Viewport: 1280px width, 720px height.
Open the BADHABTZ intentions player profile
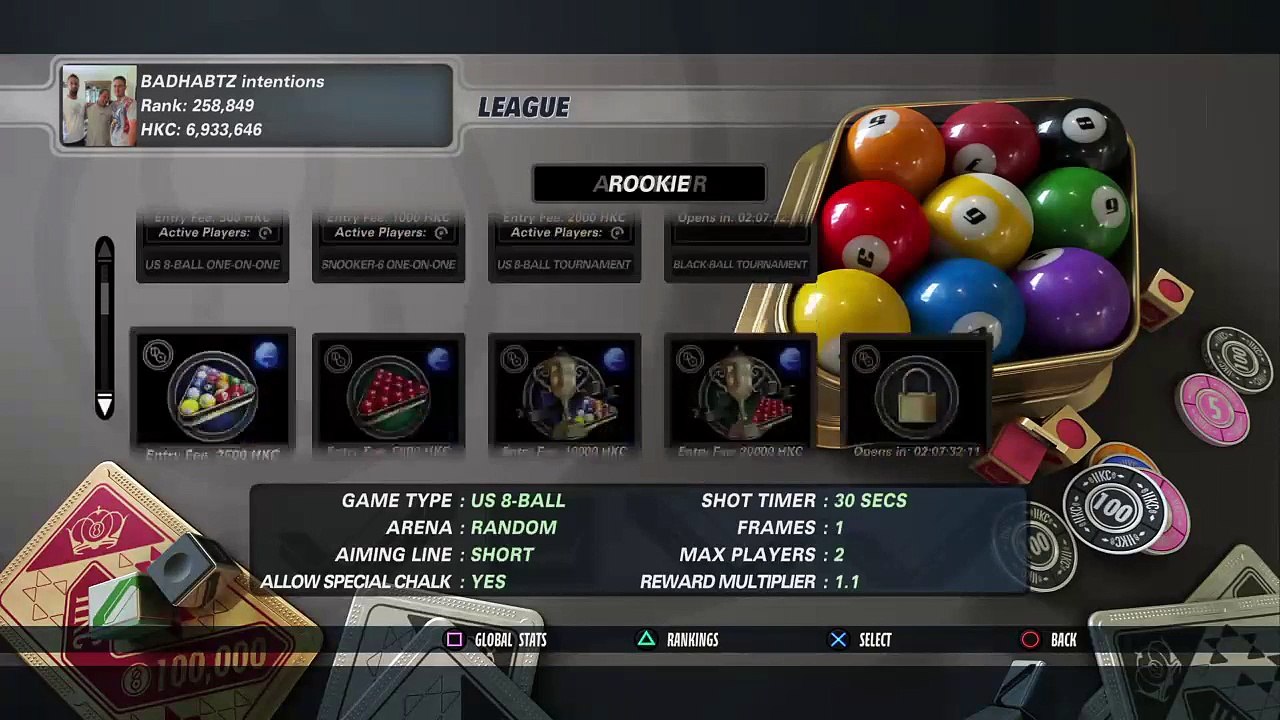coord(257,106)
